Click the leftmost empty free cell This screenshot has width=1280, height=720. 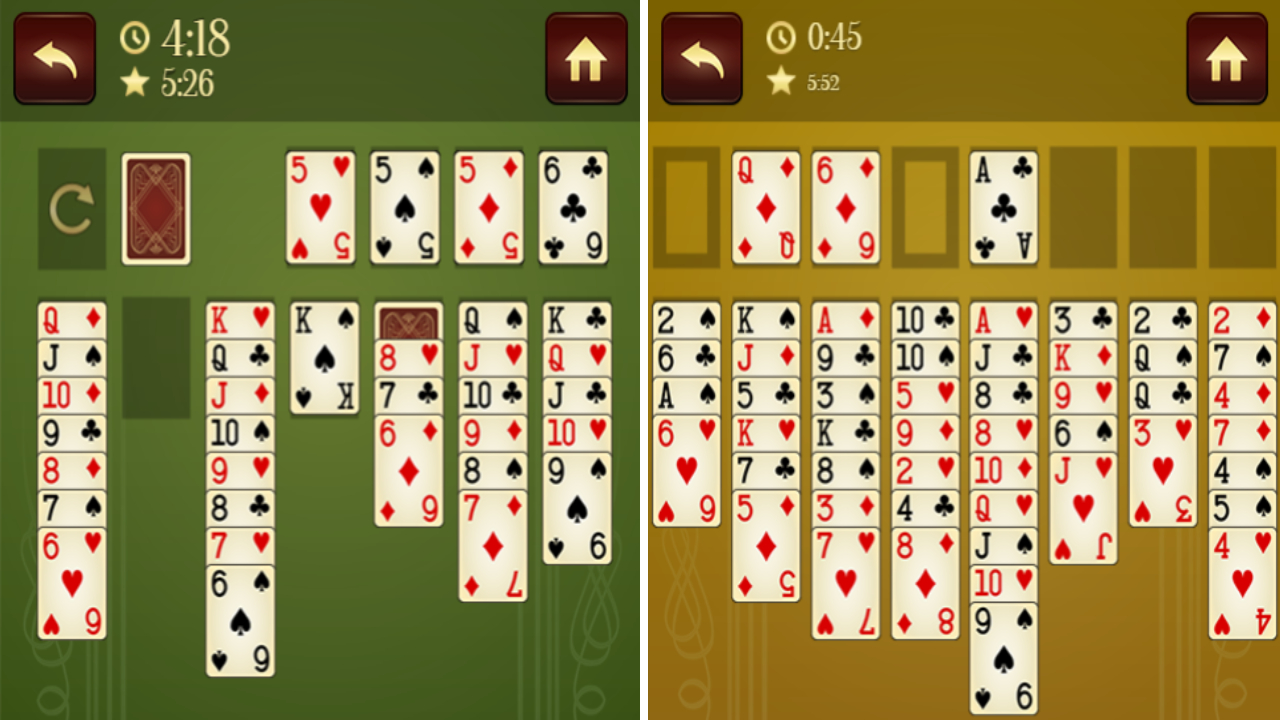[x=688, y=207]
